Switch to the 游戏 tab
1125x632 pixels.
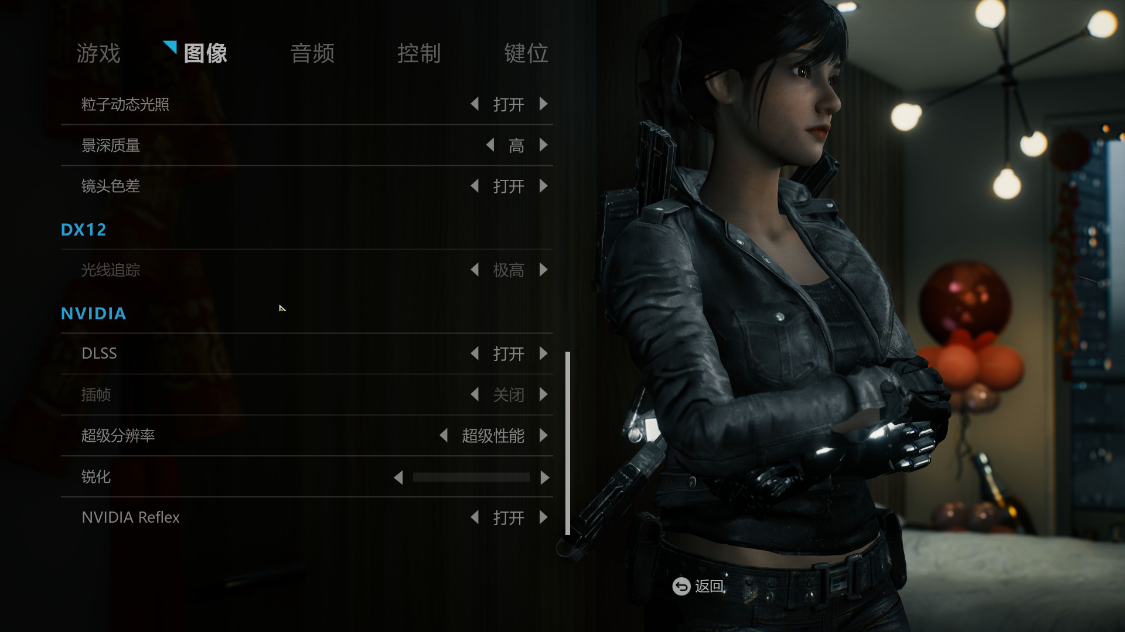click(x=98, y=54)
